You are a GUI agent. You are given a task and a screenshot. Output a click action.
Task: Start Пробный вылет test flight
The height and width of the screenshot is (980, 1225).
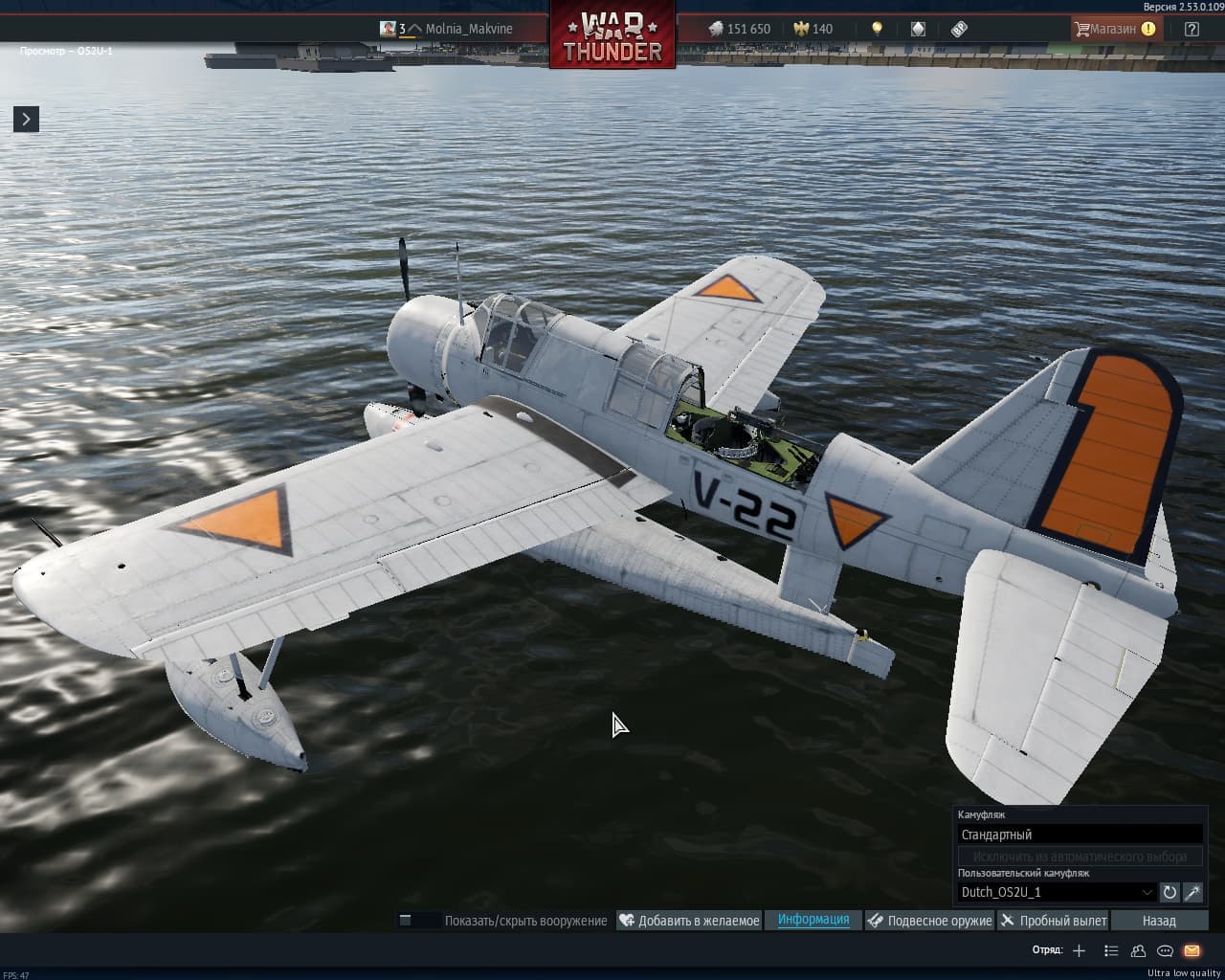1053,921
